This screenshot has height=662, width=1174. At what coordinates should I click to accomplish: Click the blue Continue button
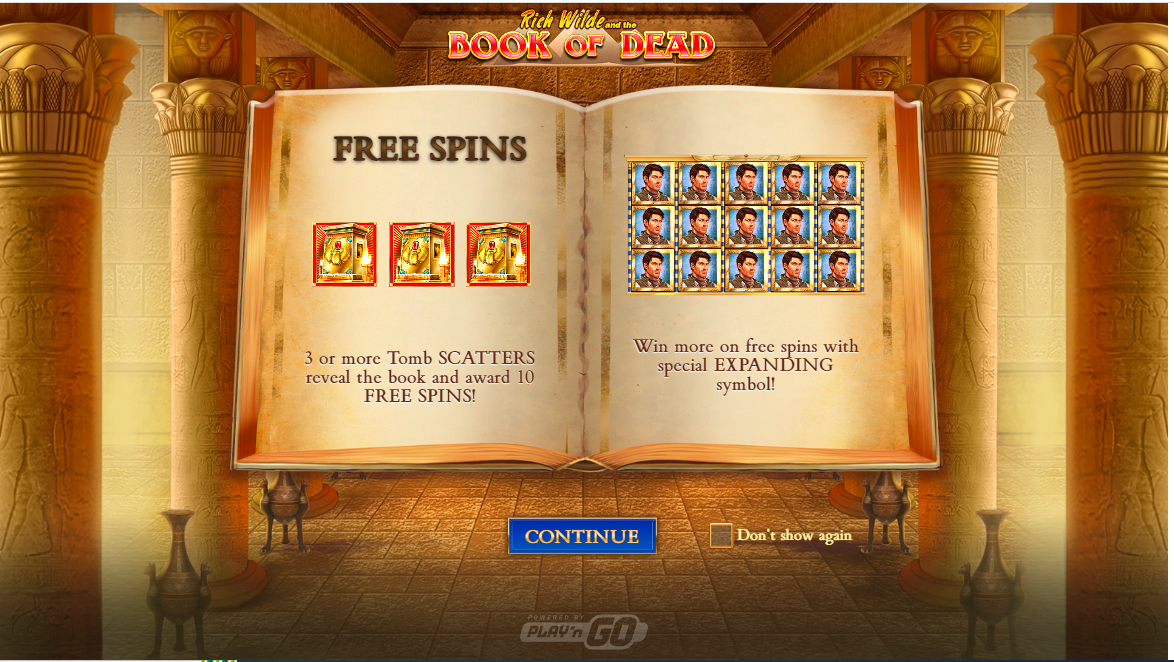582,536
